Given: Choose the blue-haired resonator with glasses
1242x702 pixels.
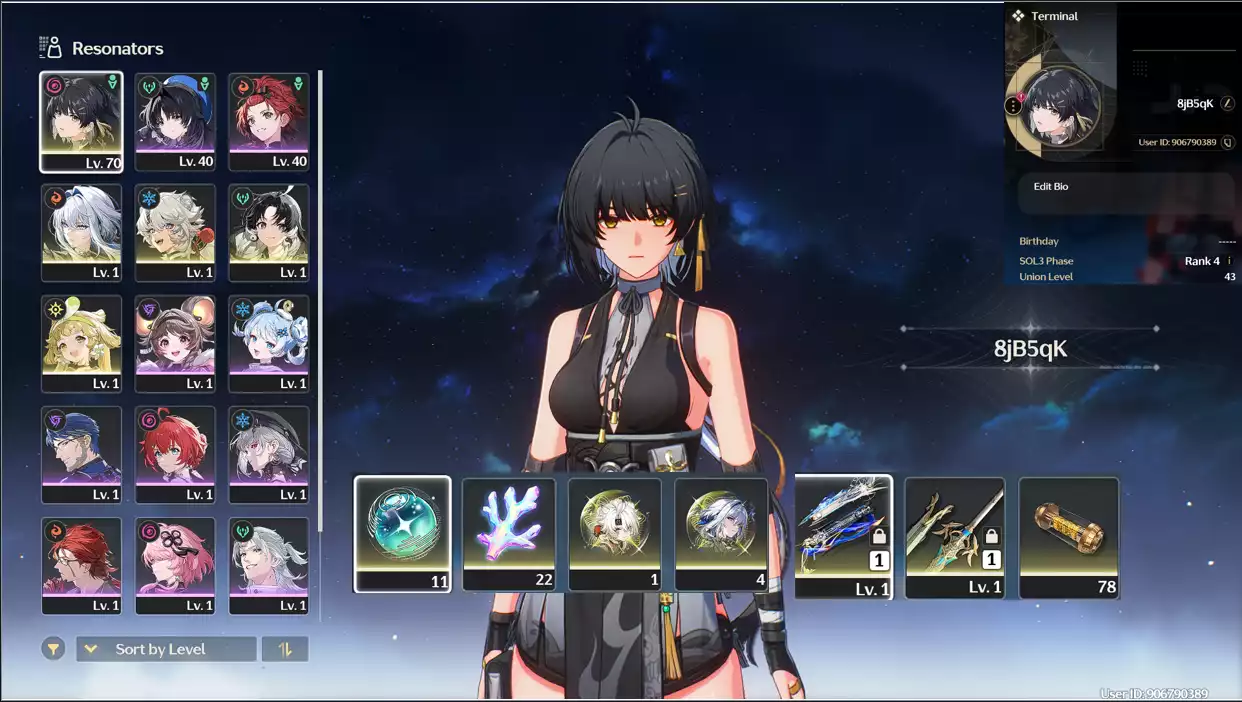Looking at the screenshot, I should pos(81,455).
